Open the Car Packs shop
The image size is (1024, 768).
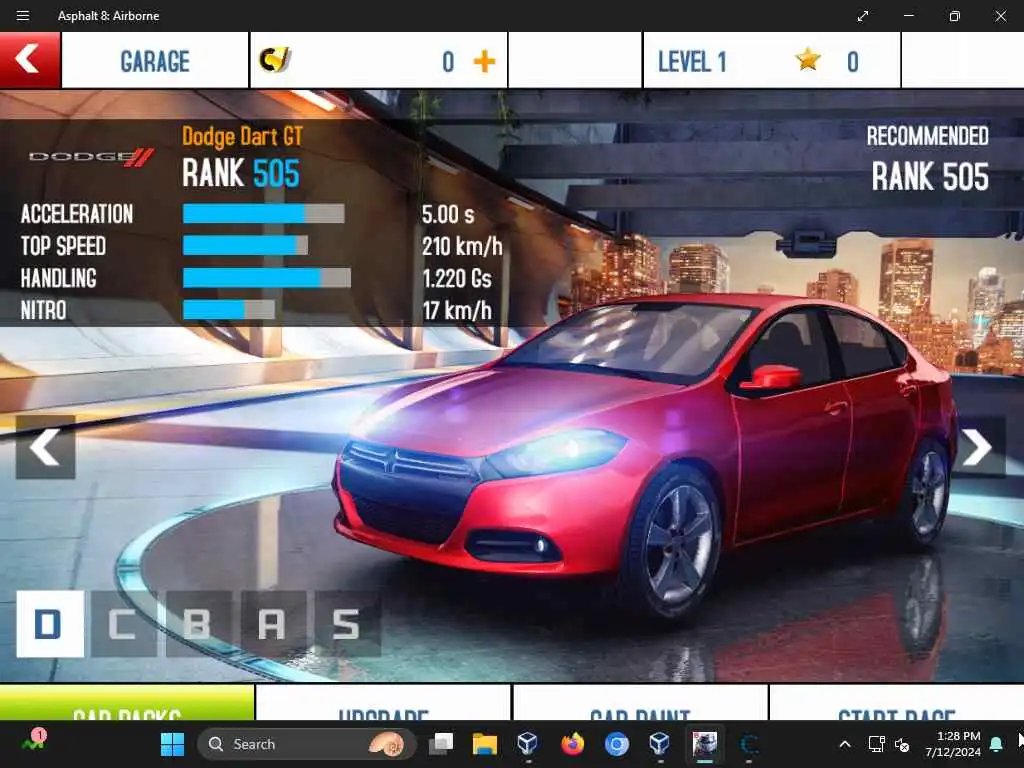[127, 704]
